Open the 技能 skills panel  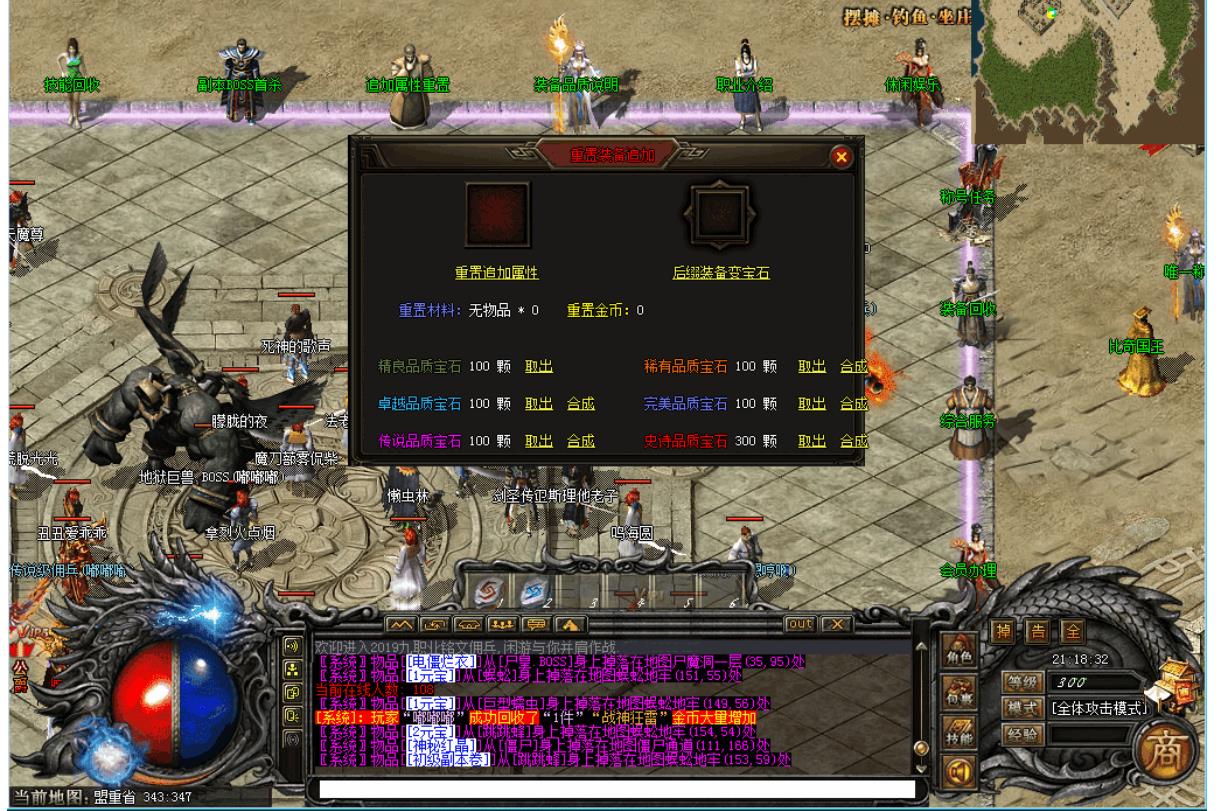tap(961, 733)
